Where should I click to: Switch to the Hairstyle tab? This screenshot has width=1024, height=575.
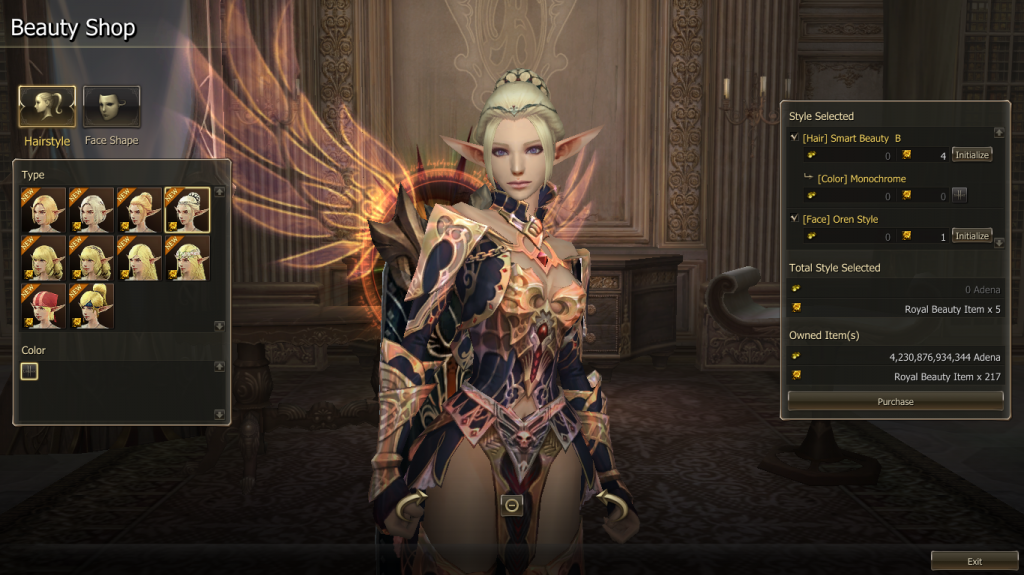(x=46, y=107)
